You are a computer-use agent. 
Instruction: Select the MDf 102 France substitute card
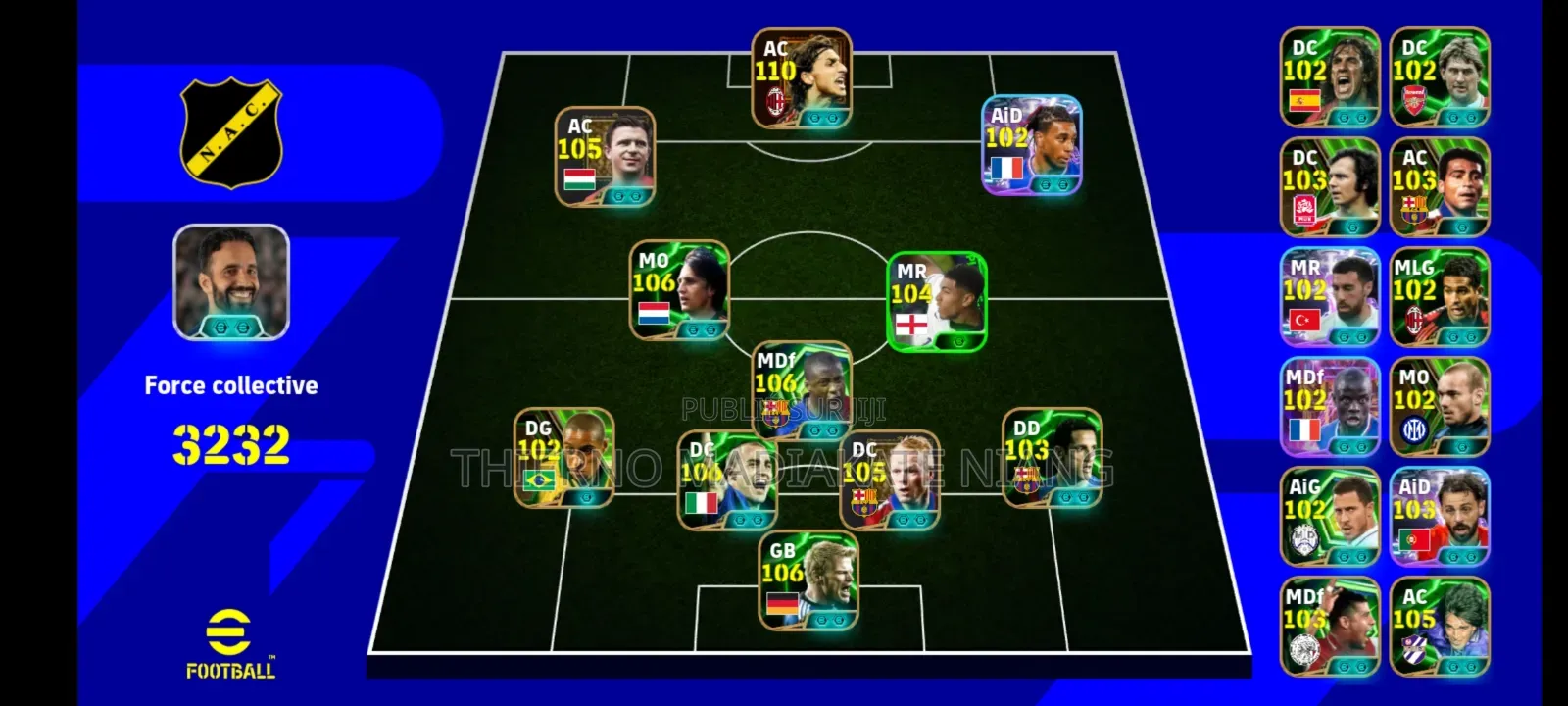[x=1330, y=407]
